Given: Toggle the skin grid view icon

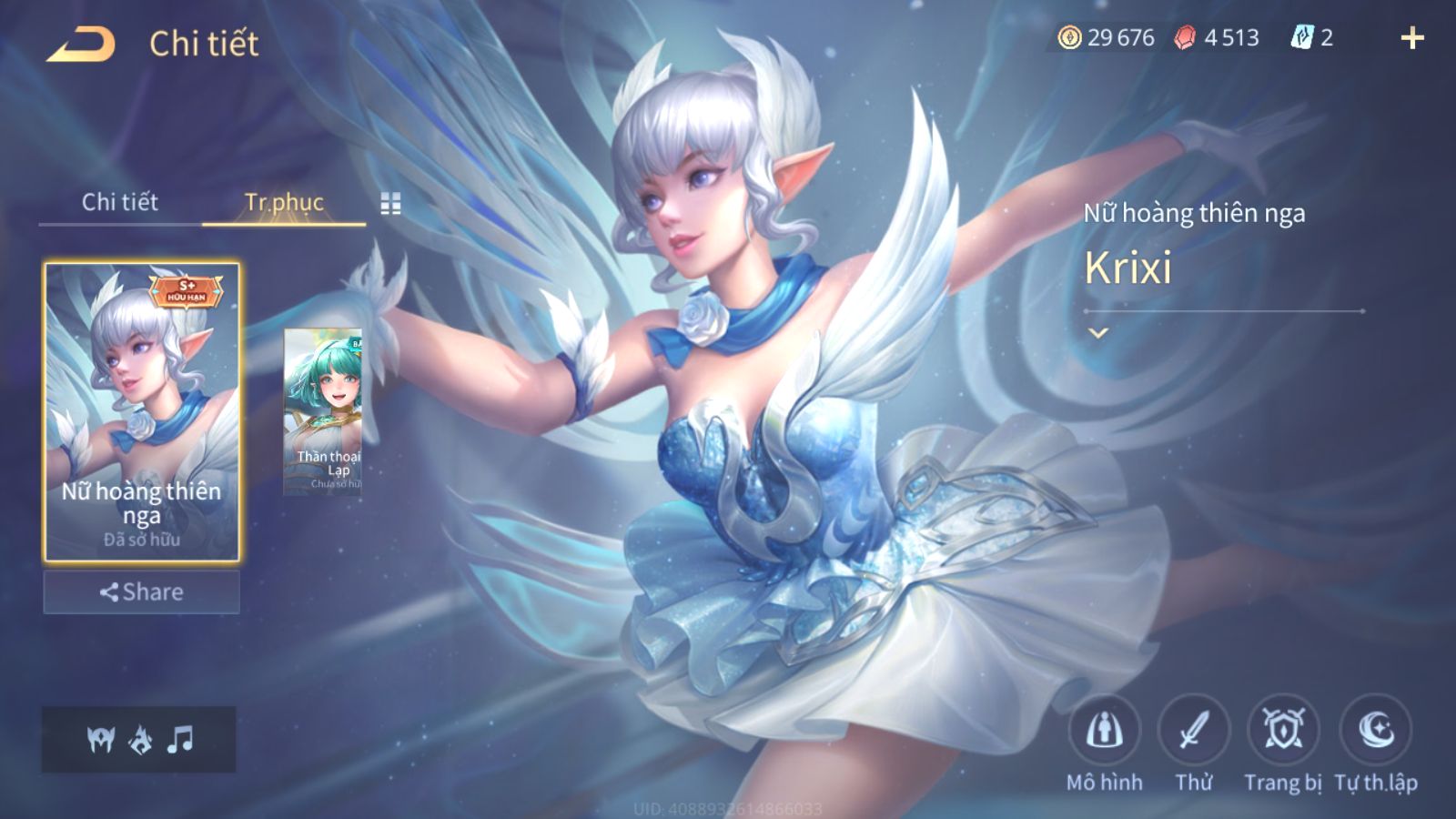Looking at the screenshot, I should 390,204.
